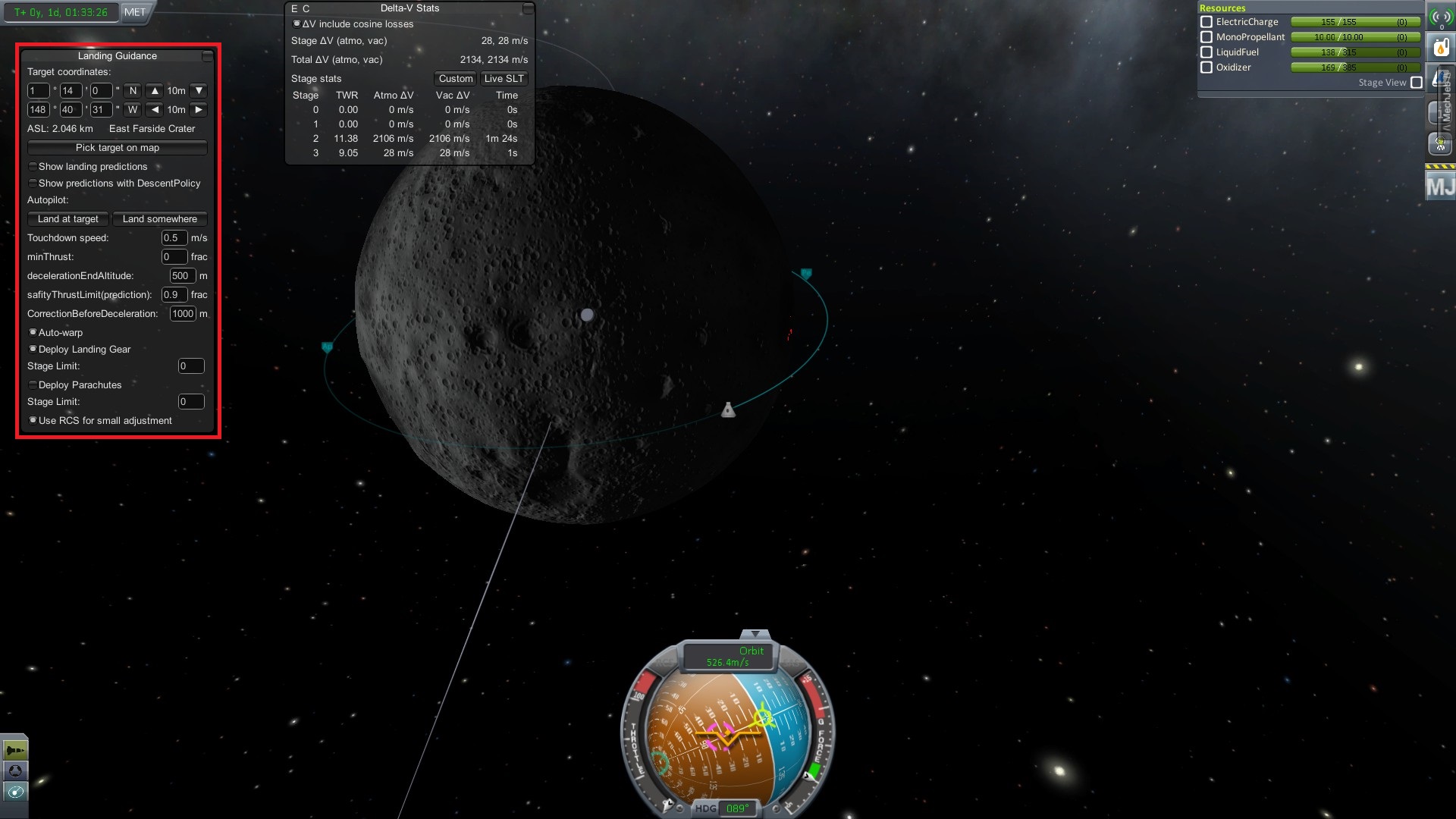The height and width of the screenshot is (819, 1456).
Task: Click the N latitude direction button
Action: 133,91
